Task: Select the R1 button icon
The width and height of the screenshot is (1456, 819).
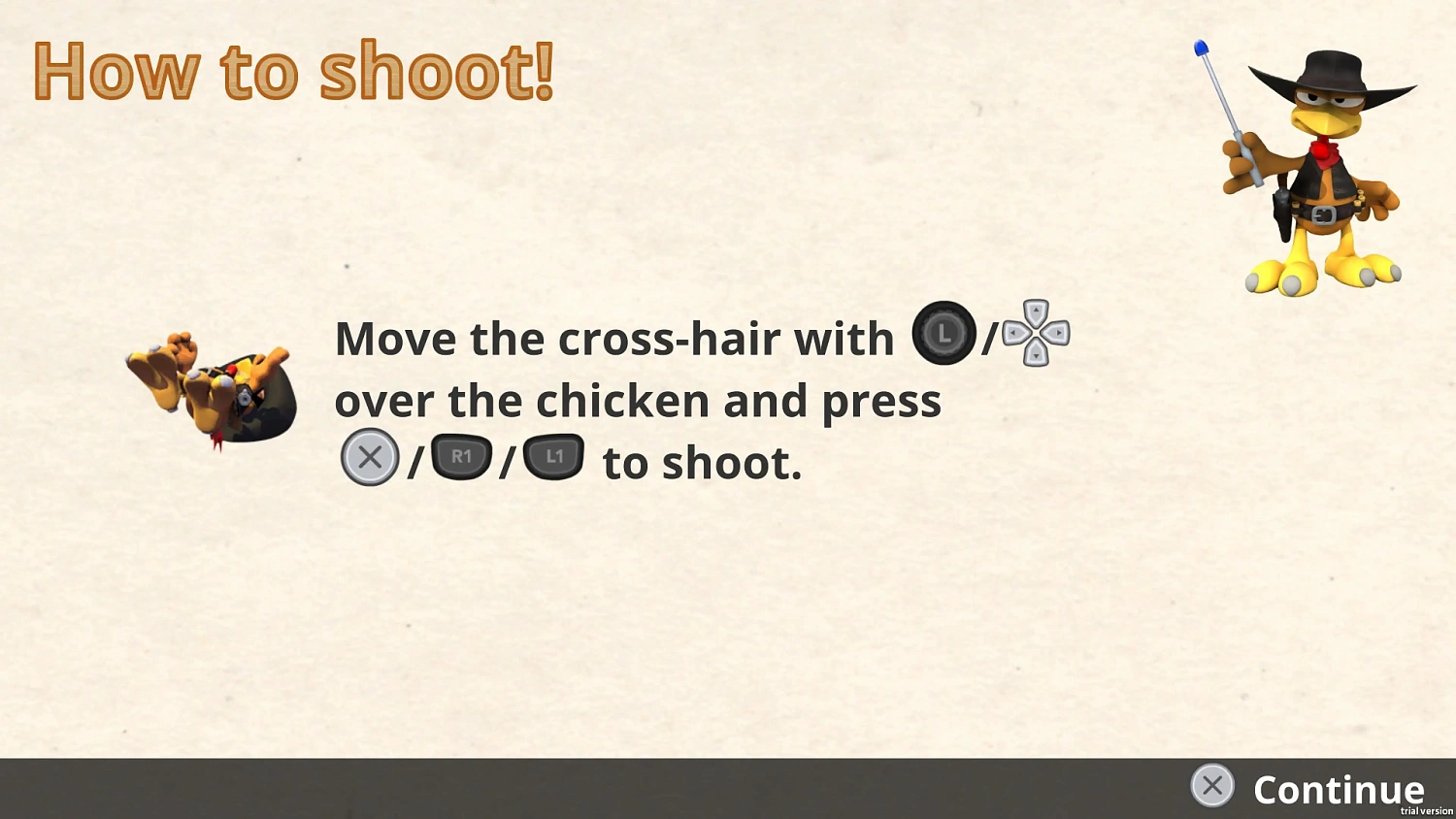Action: pos(461,455)
